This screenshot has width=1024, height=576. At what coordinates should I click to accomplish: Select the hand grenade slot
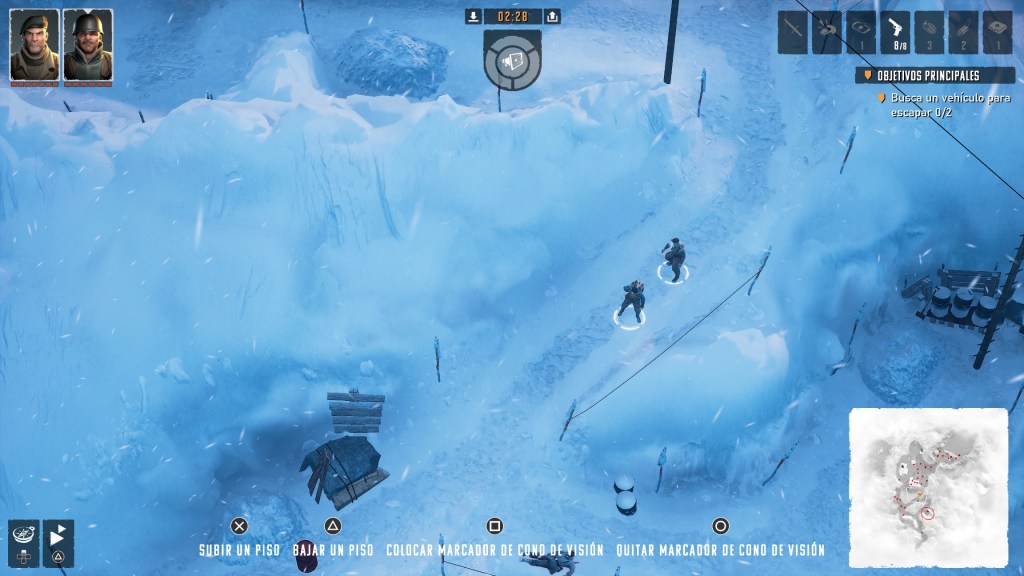929,32
